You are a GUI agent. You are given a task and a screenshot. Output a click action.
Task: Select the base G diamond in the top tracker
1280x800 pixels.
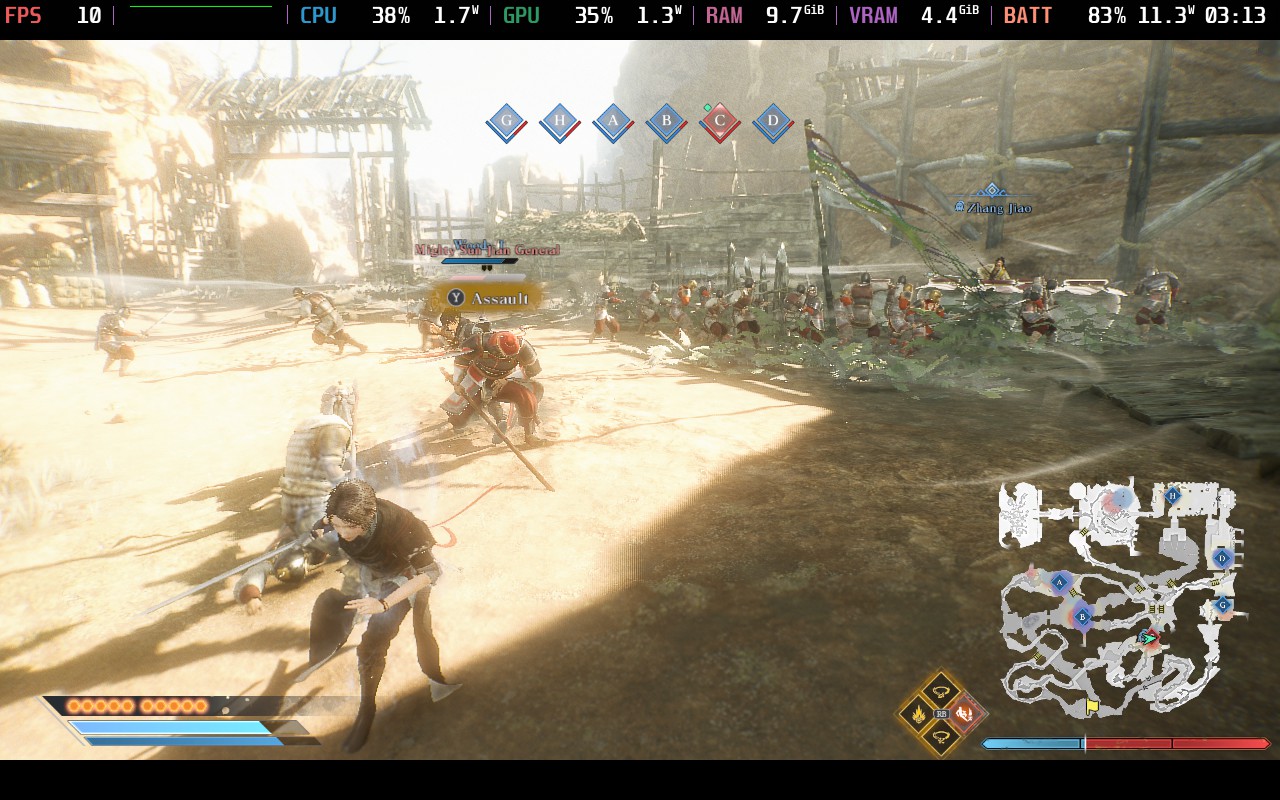pos(507,122)
